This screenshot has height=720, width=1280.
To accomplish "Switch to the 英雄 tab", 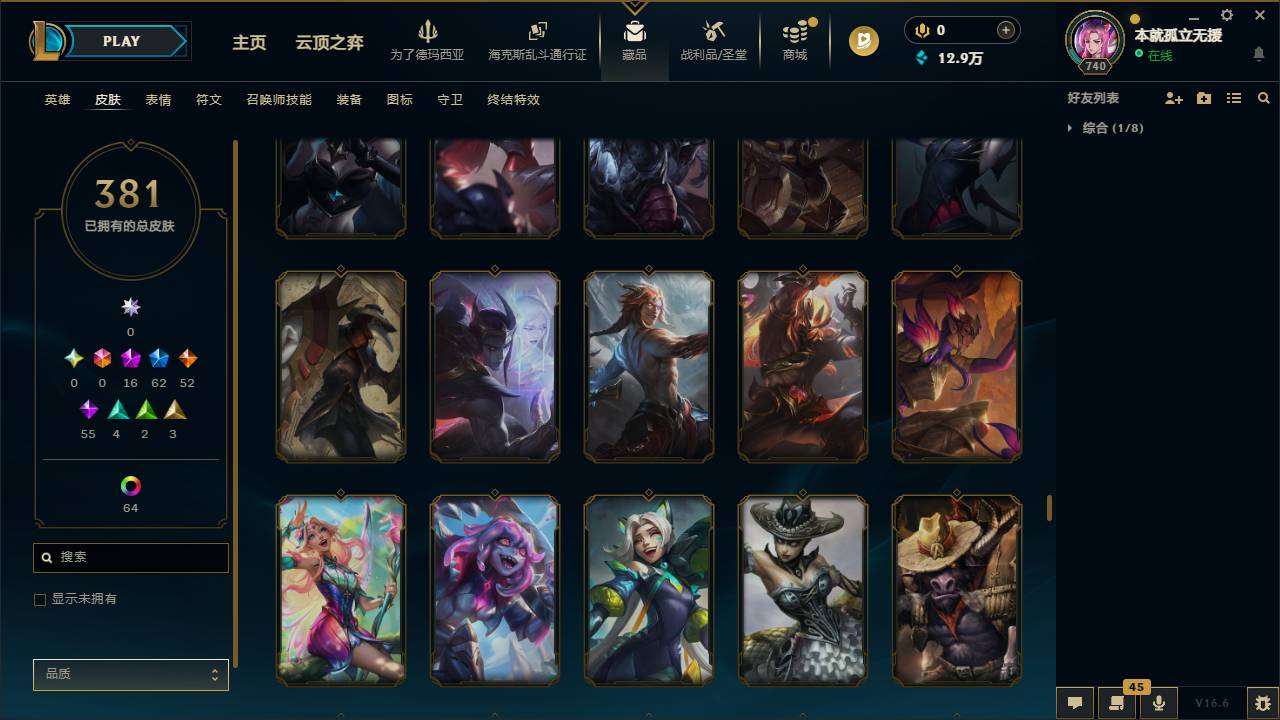I will [57, 100].
